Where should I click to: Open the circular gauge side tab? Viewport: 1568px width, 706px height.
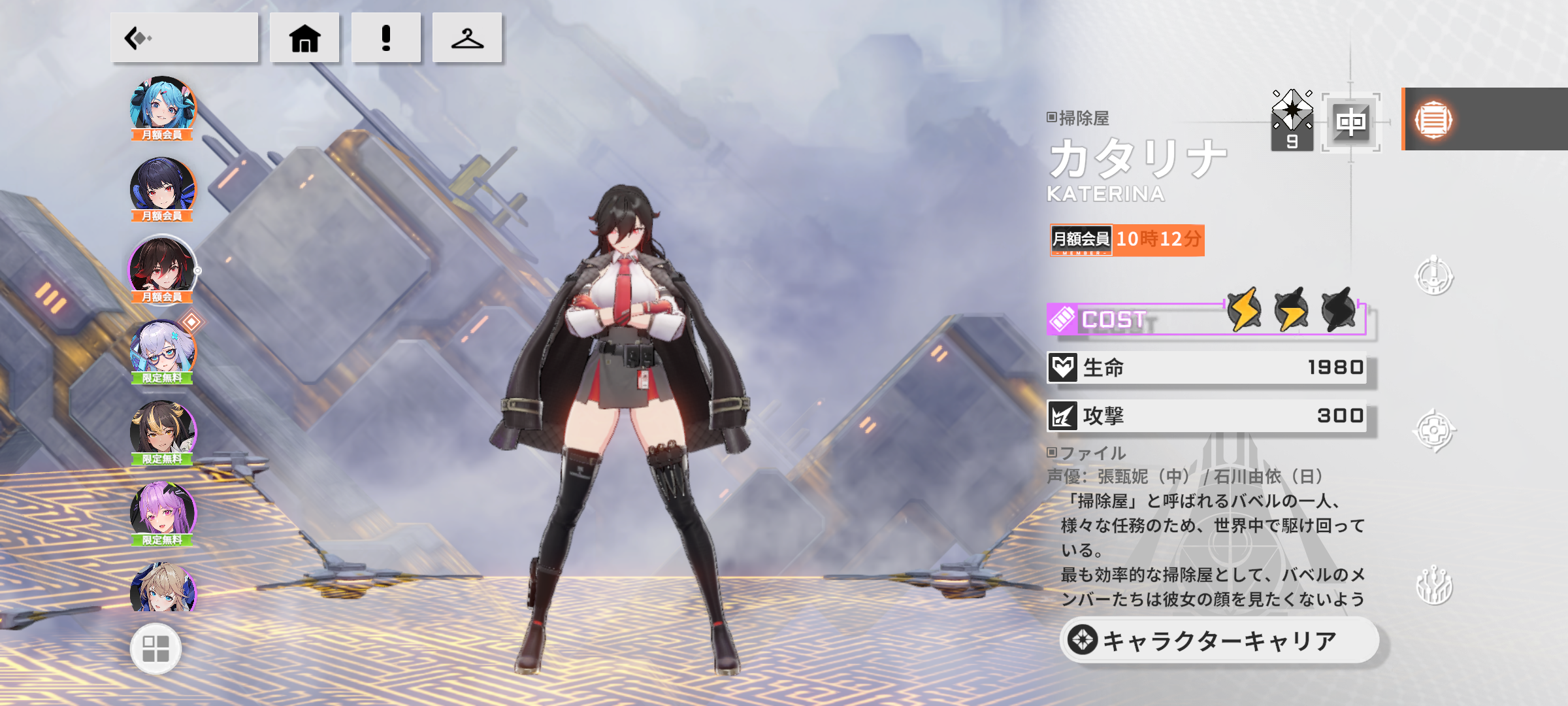tap(1433, 276)
